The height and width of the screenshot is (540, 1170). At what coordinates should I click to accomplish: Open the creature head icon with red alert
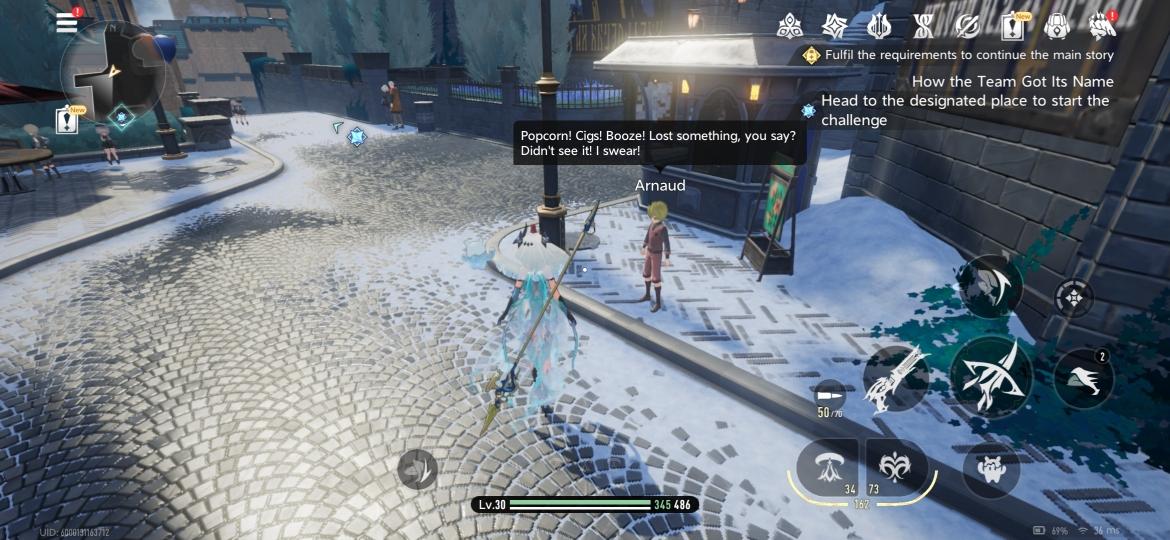[x=1101, y=26]
